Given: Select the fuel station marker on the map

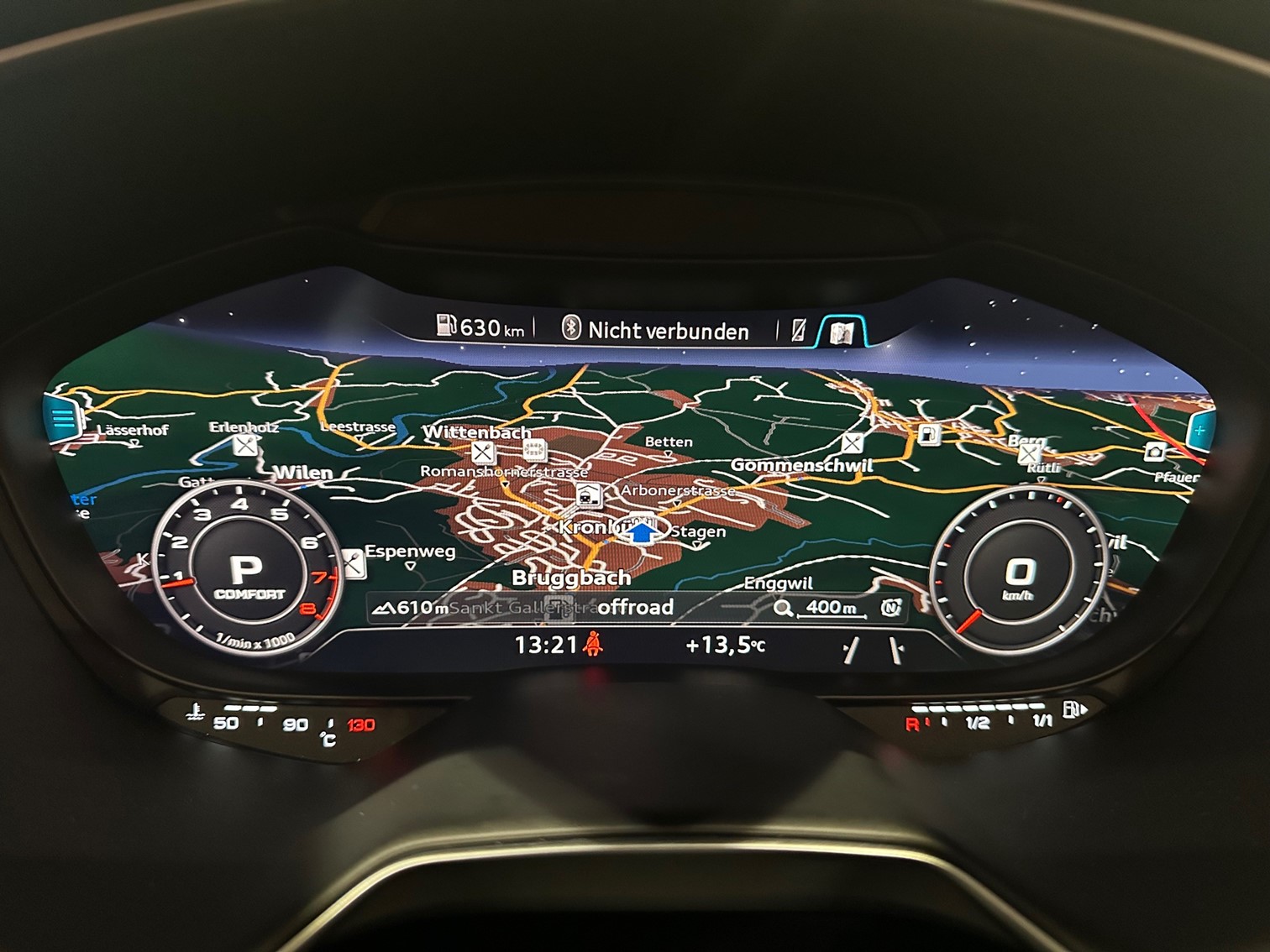Looking at the screenshot, I should 929,435.
